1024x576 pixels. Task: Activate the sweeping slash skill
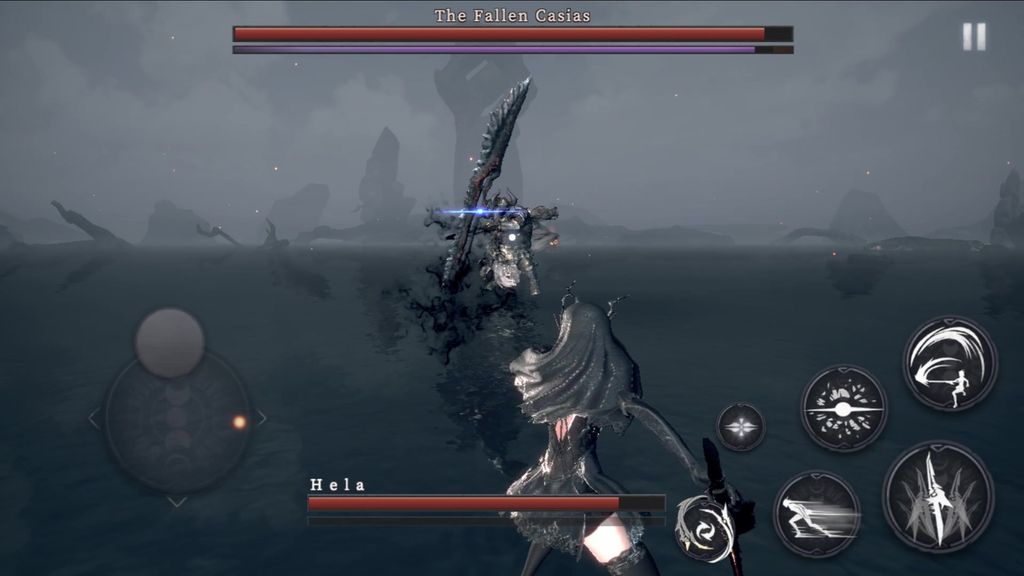click(x=950, y=363)
